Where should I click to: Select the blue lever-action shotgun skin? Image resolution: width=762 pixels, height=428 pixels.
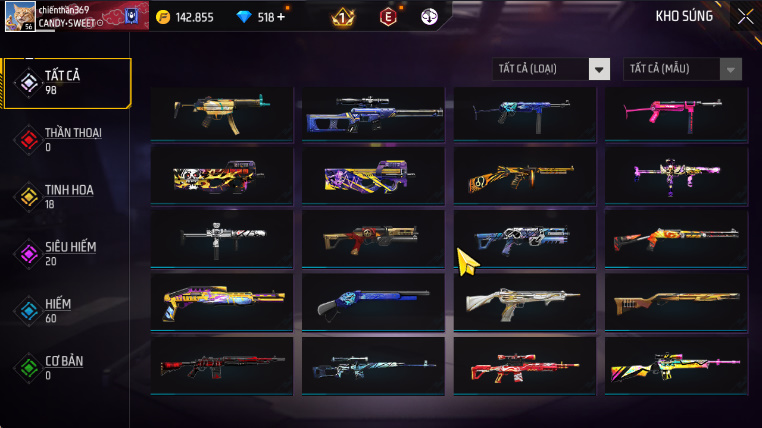pyautogui.click(x=373, y=300)
